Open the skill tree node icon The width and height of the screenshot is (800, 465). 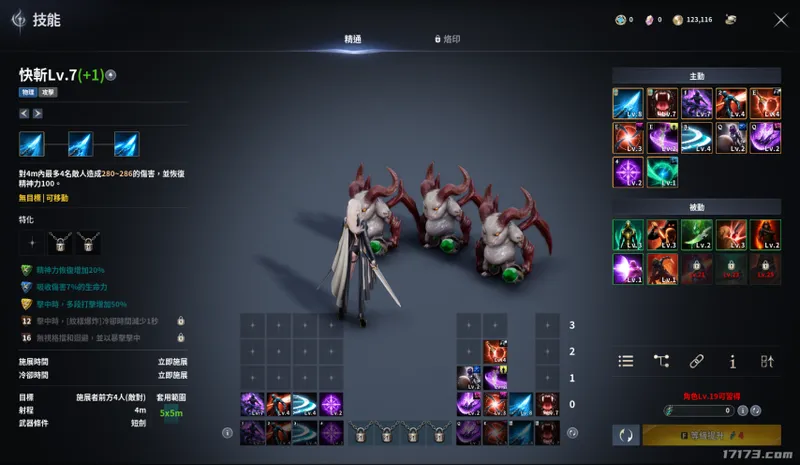(x=661, y=361)
